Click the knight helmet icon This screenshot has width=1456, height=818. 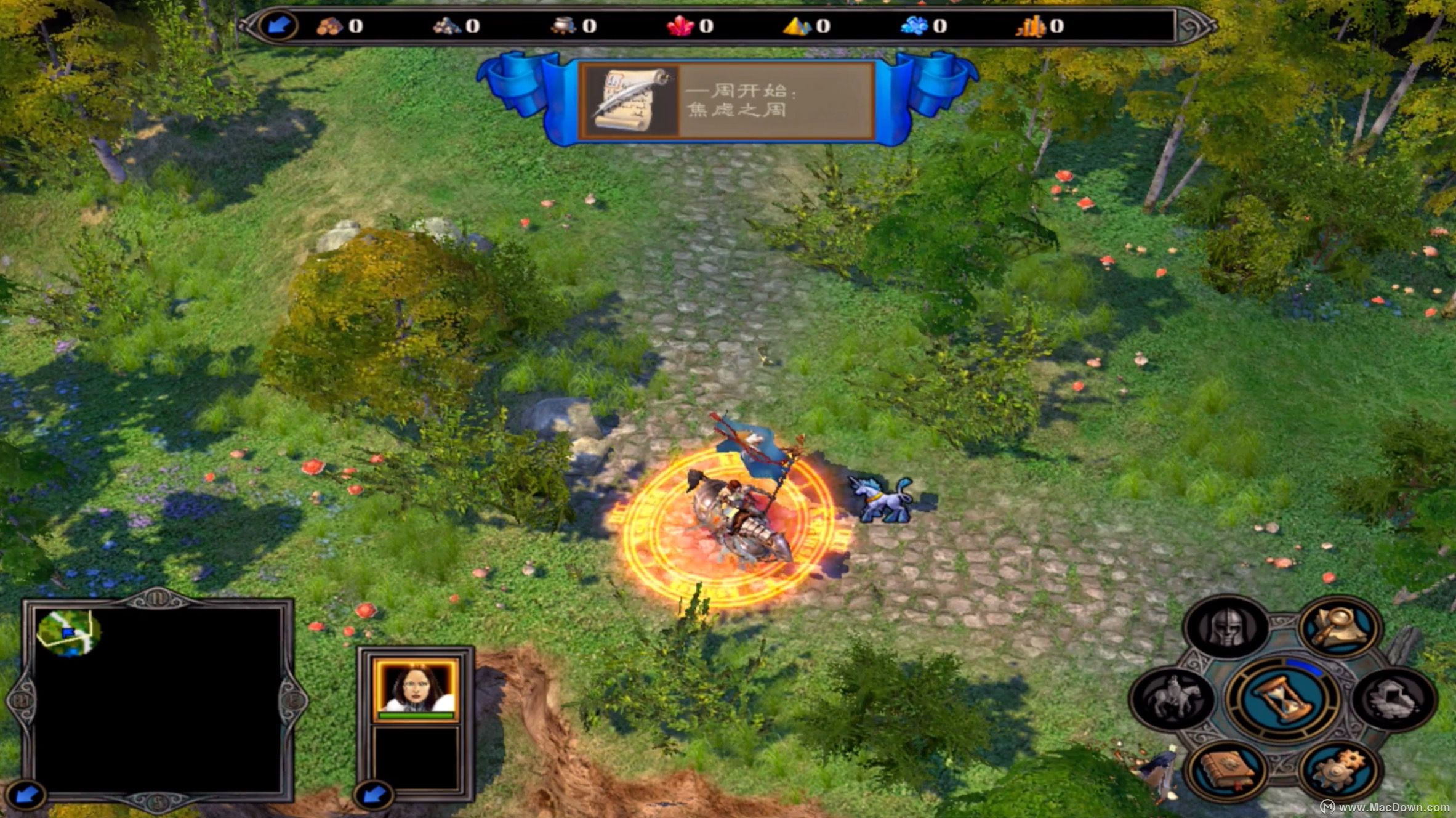(x=1226, y=628)
